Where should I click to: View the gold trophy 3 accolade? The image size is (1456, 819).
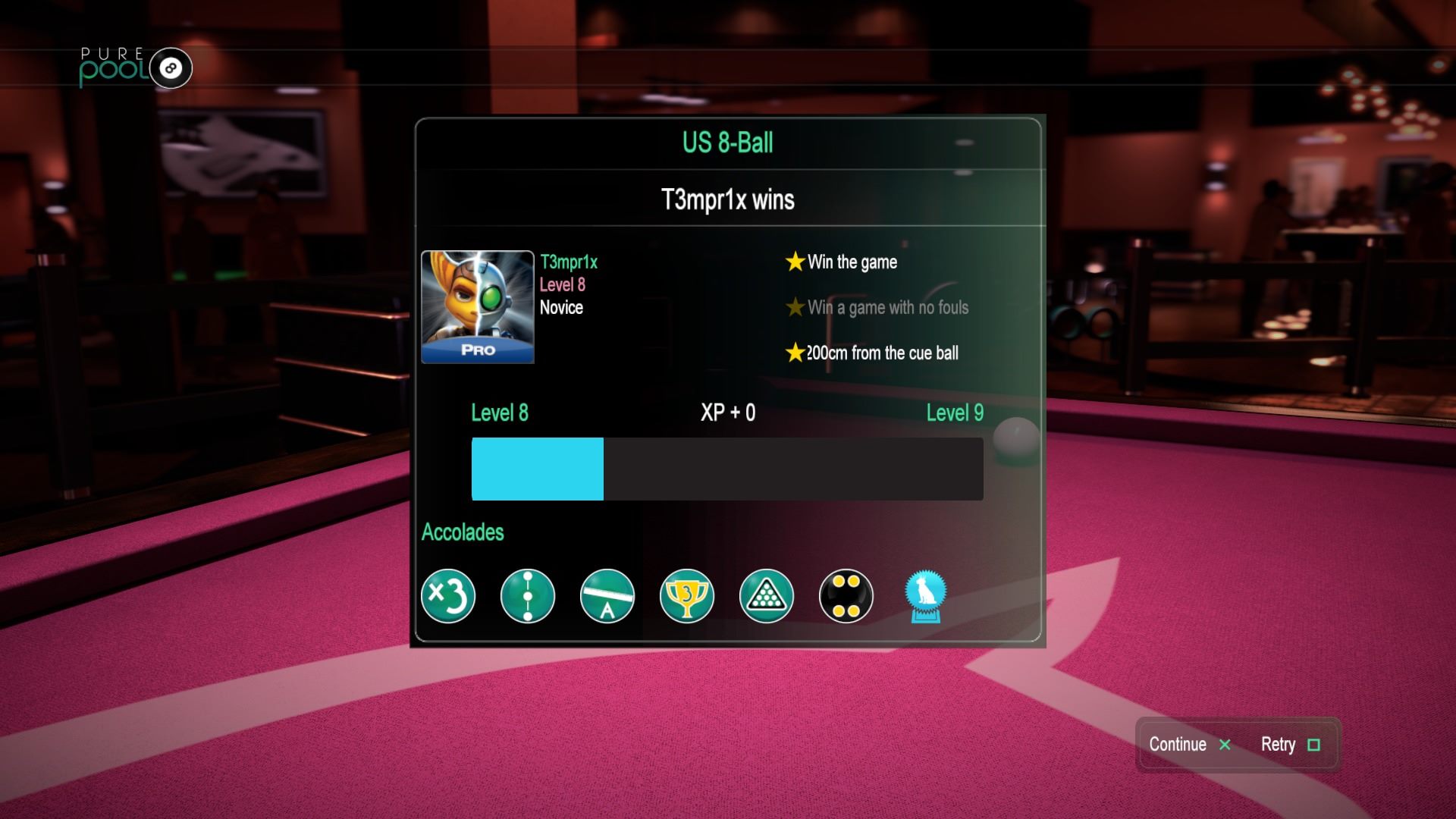687,597
